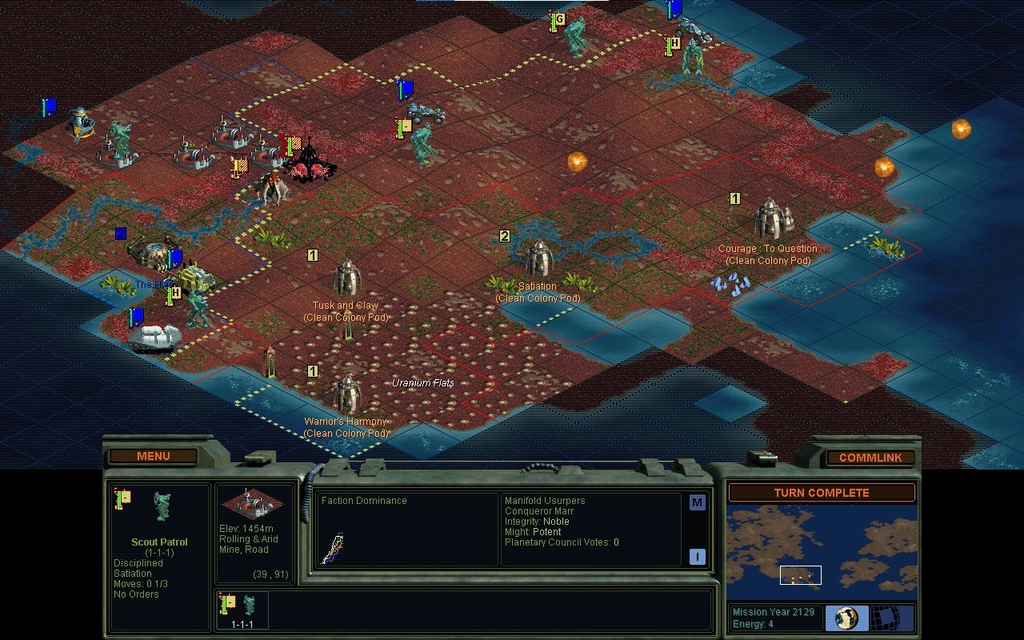Toggle the globe view icon

pyautogui.click(x=846, y=617)
